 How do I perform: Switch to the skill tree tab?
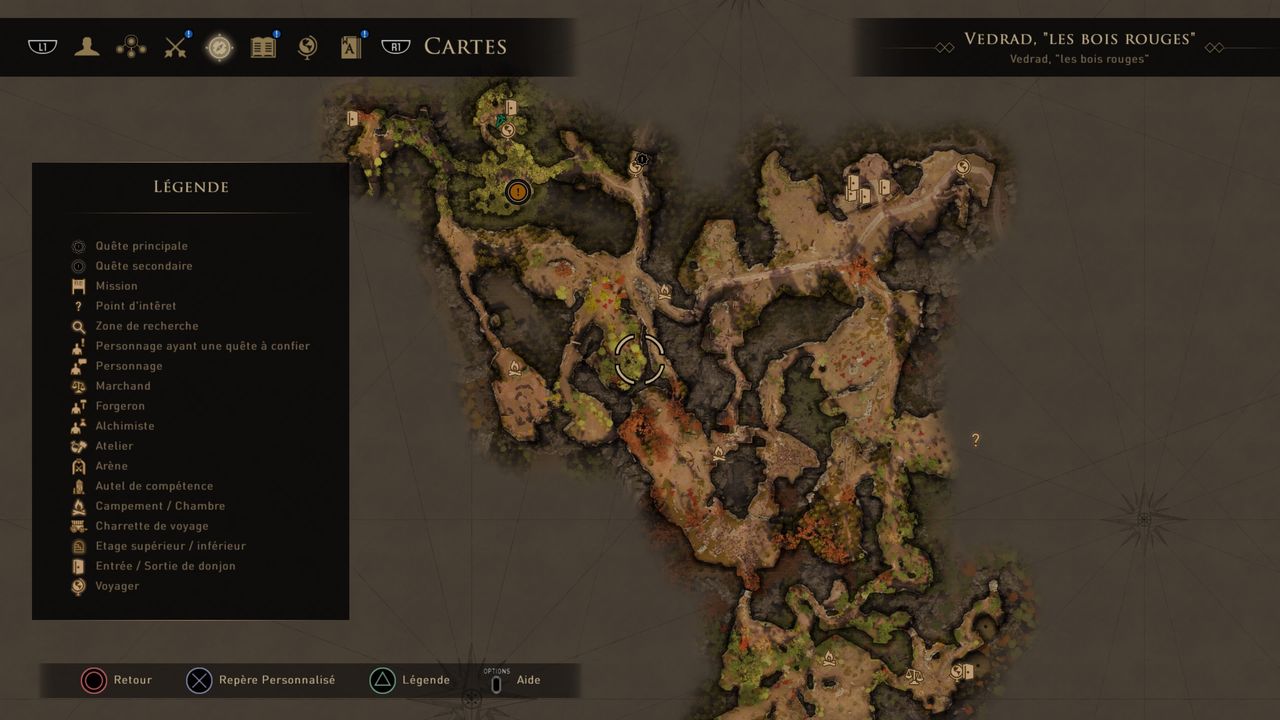coord(131,46)
